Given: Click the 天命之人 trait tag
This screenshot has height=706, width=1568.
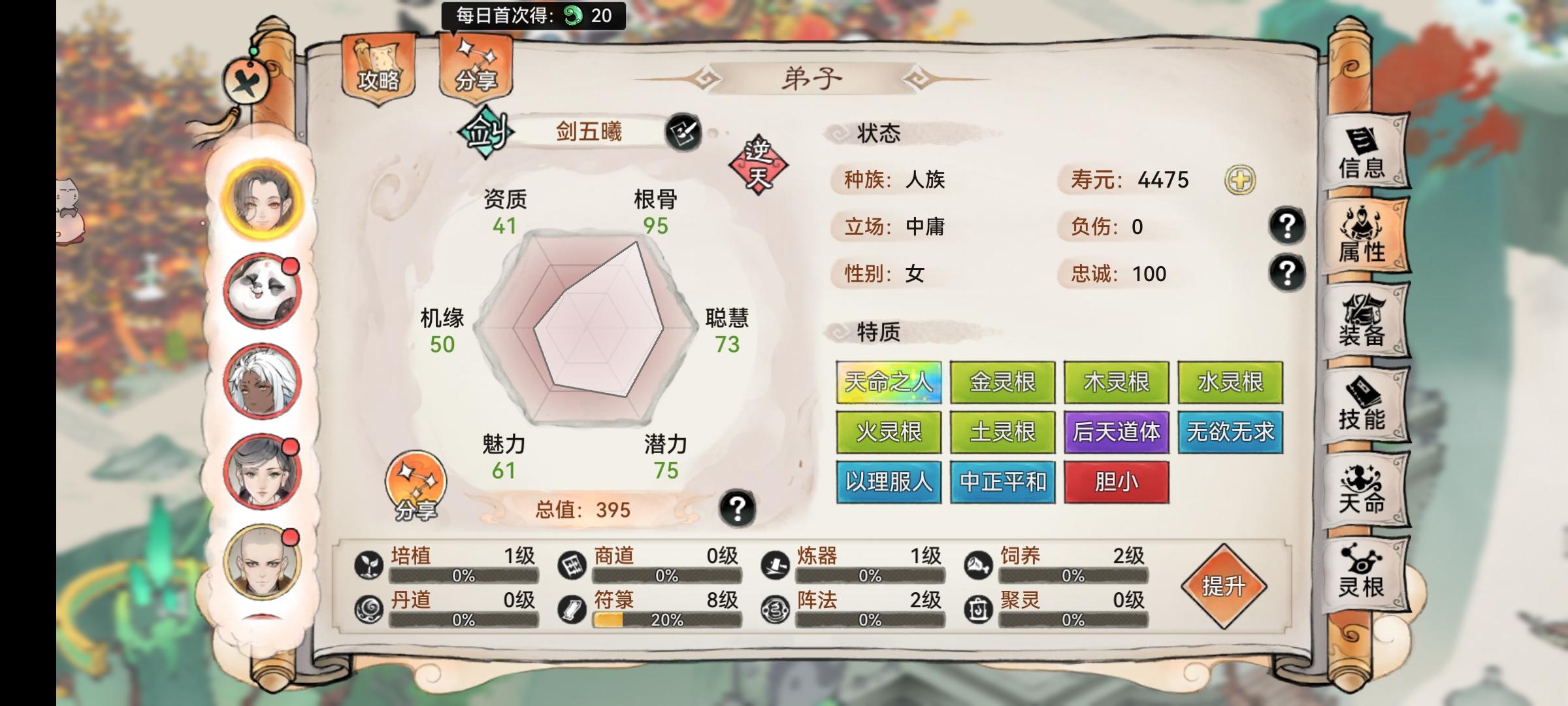Looking at the screenshot, I should (889, 383).
